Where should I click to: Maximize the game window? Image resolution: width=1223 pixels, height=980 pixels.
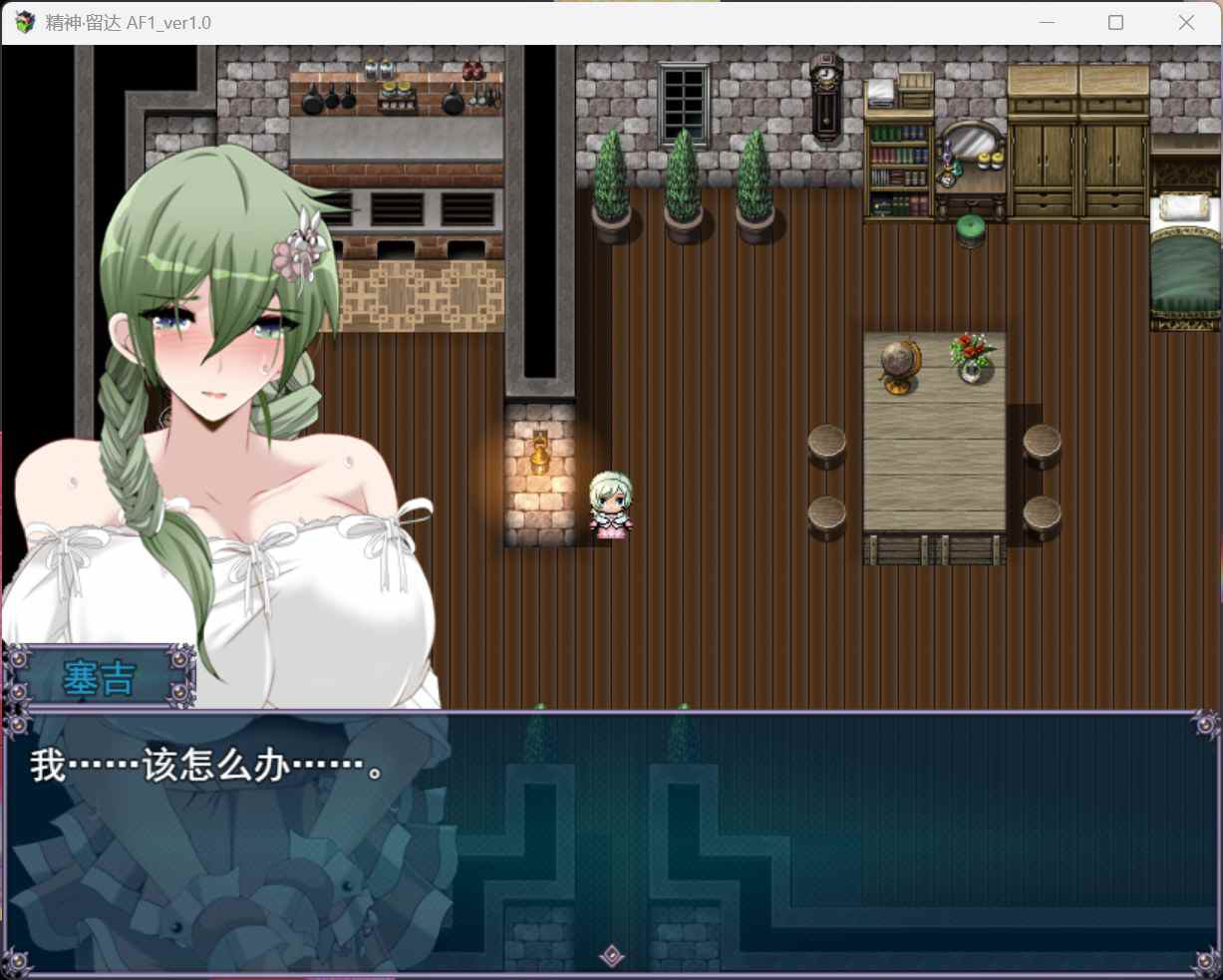[1115, 22]
